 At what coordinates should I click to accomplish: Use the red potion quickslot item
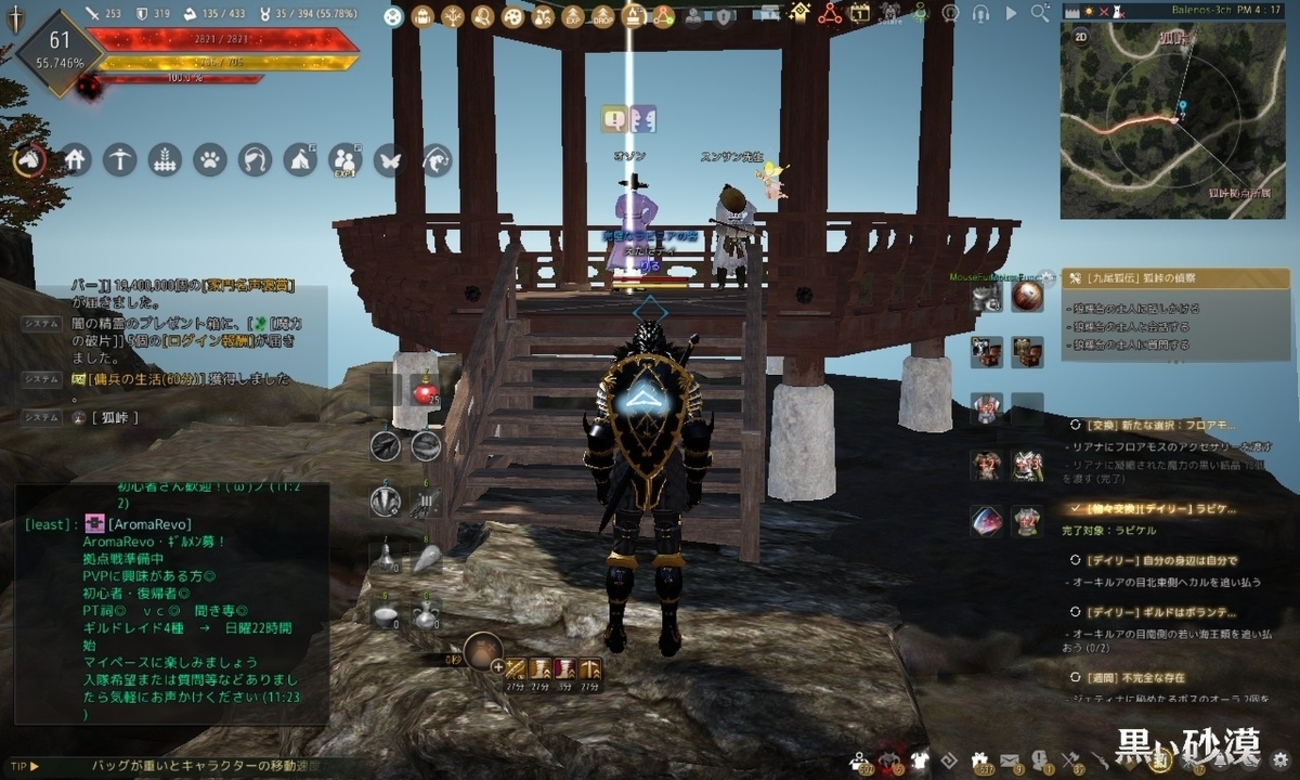(x=424, y=393)
